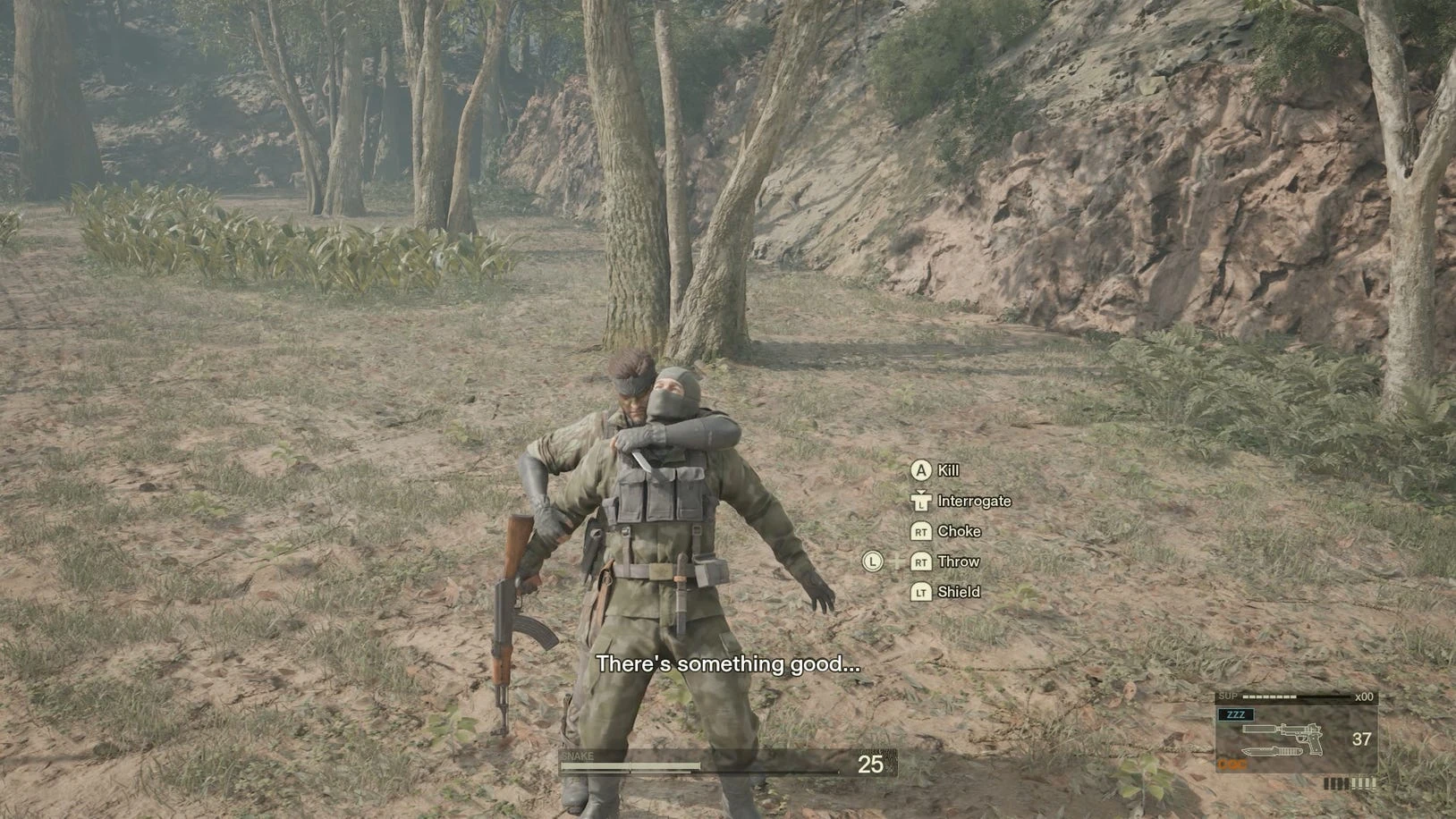1456x819 pixels.
Task: Select the Choke menu entry
Action: click(959, 531)
